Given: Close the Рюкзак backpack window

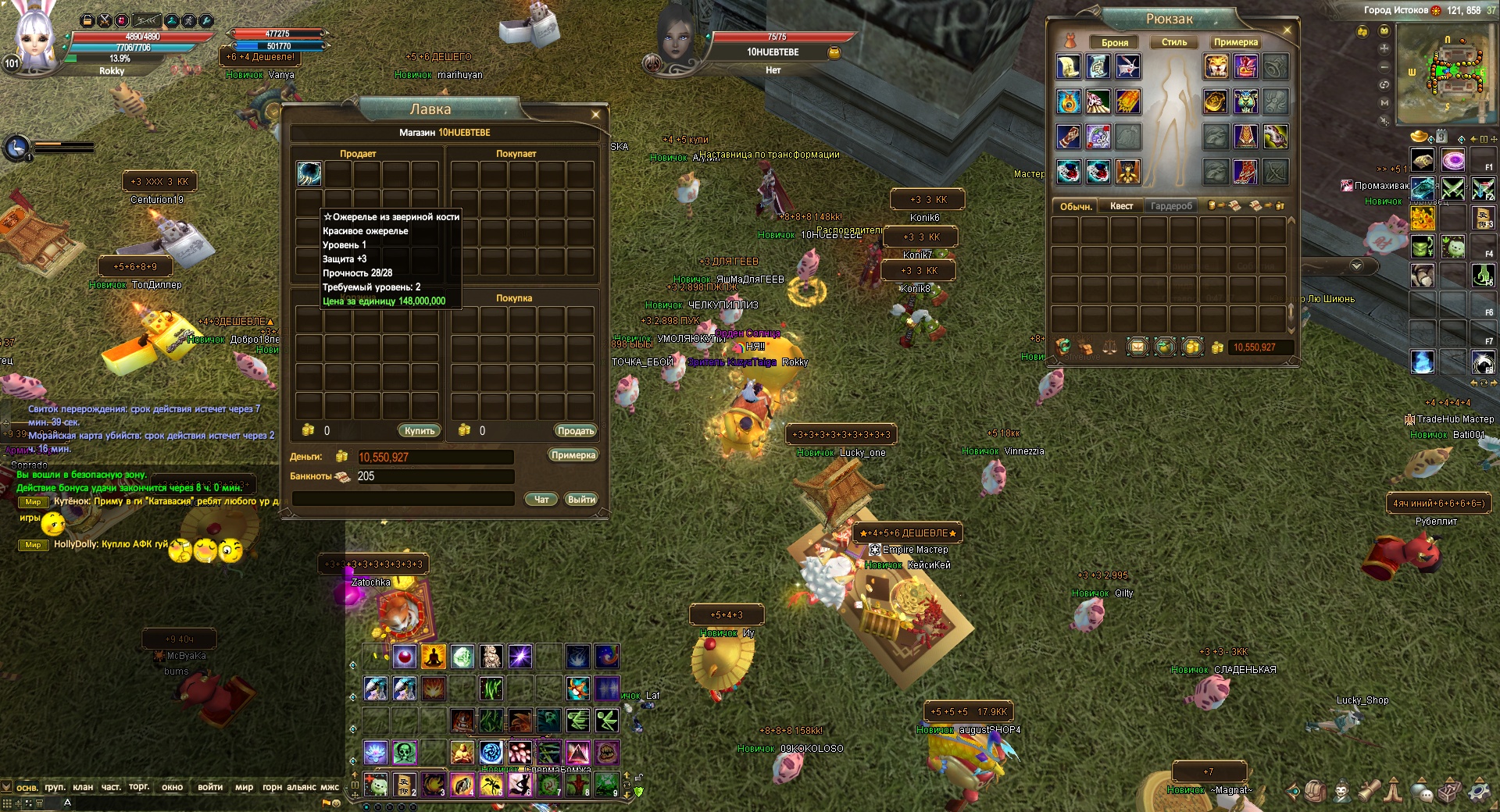Looking at the screenshot, I should coord(1287,30).
